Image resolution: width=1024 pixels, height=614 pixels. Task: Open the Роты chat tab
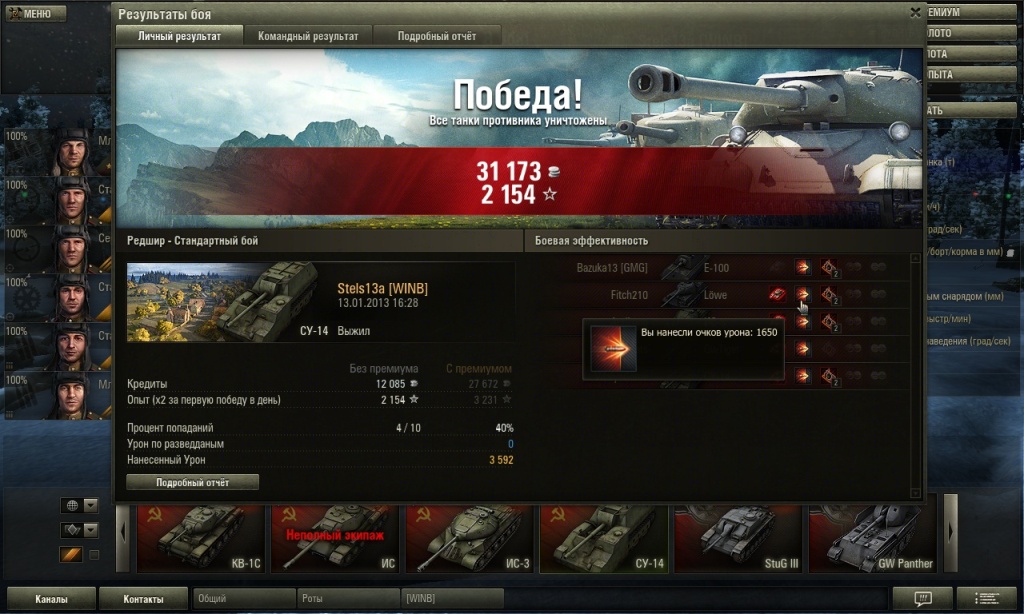pyautogui.click(x=348, y=598)
